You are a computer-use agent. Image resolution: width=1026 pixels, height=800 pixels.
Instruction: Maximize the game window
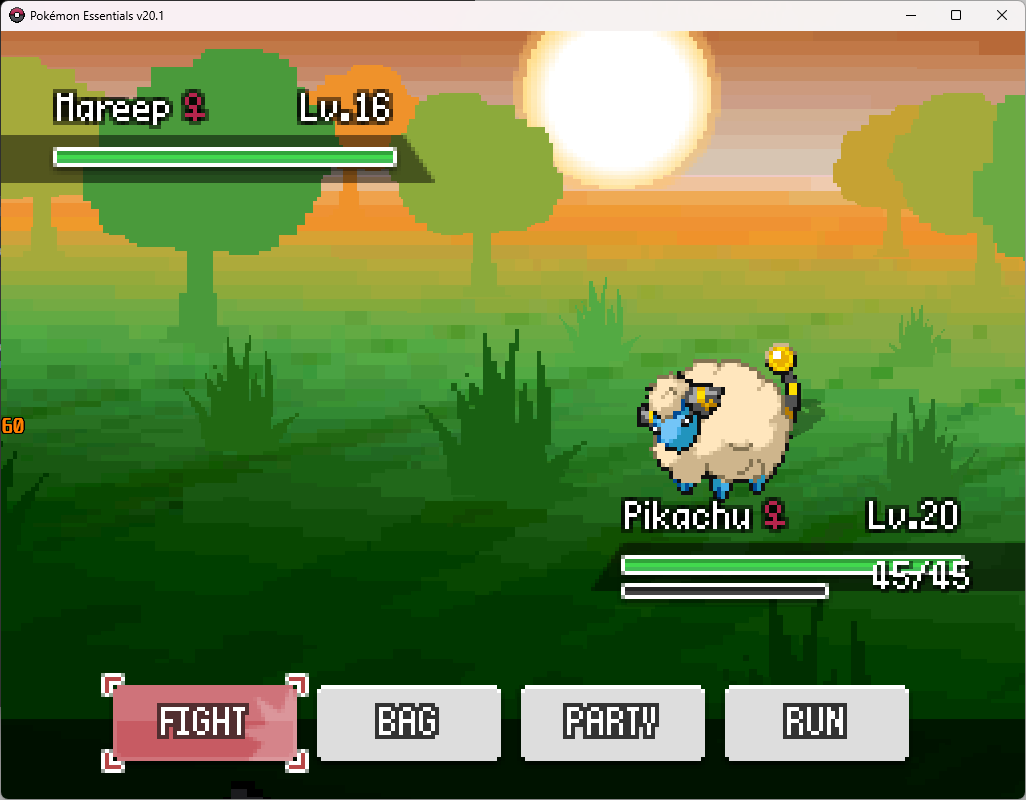point(956,15)
